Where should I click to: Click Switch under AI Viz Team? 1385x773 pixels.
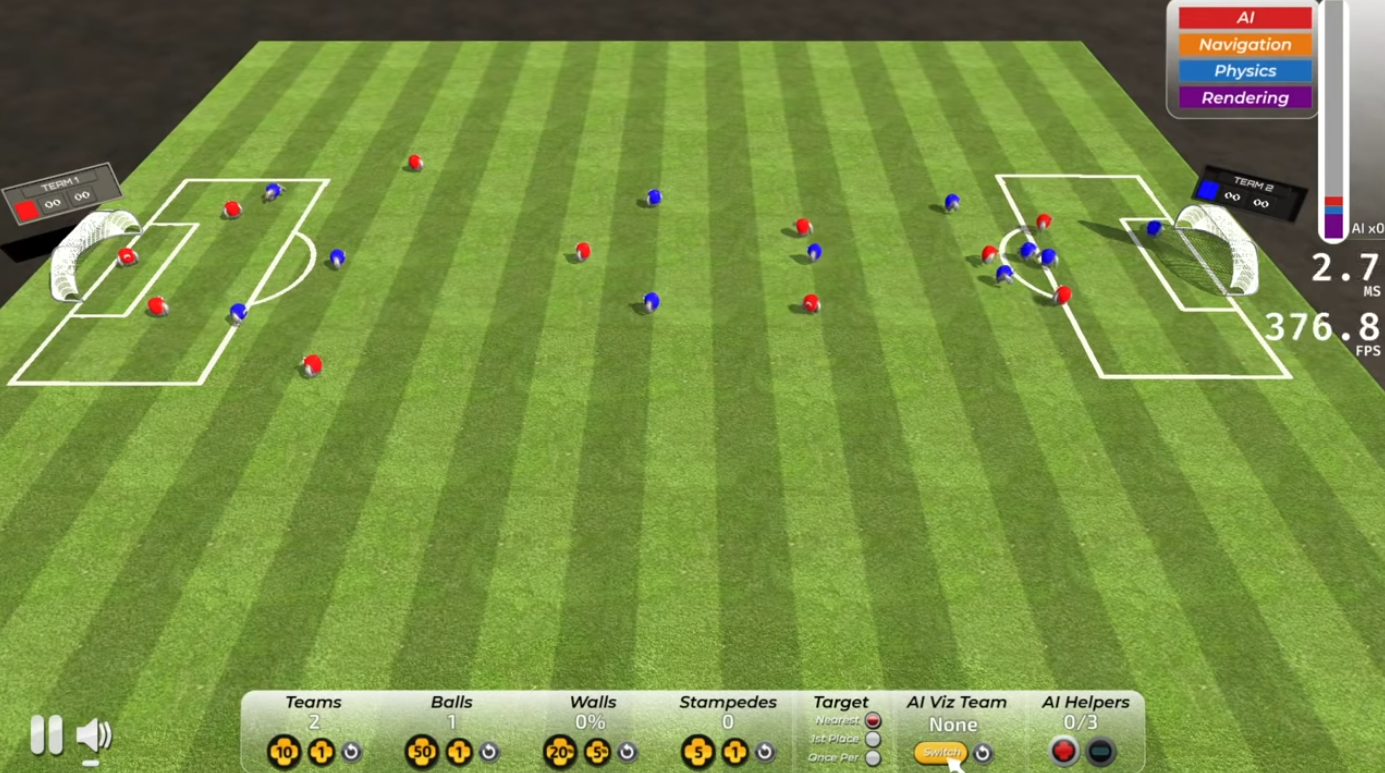[941, 752]
